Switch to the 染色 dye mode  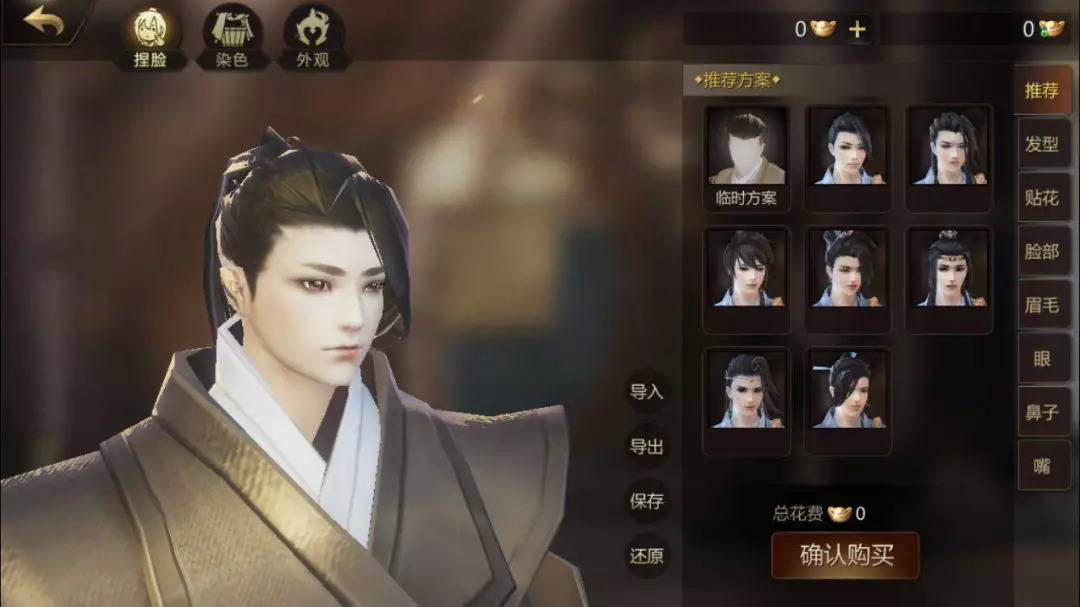[232, 37]
